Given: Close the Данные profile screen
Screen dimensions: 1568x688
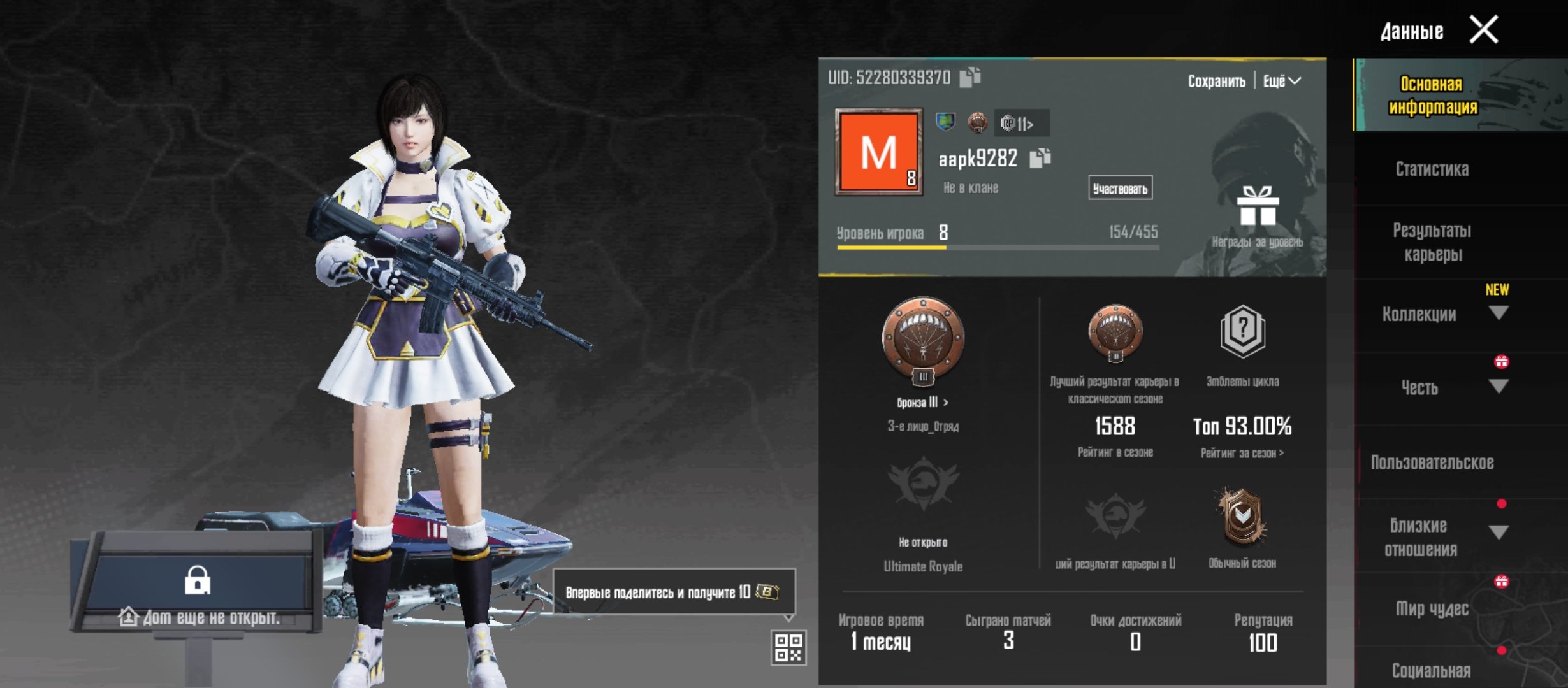Looking at the screenshot, I should click(1483, 30).
